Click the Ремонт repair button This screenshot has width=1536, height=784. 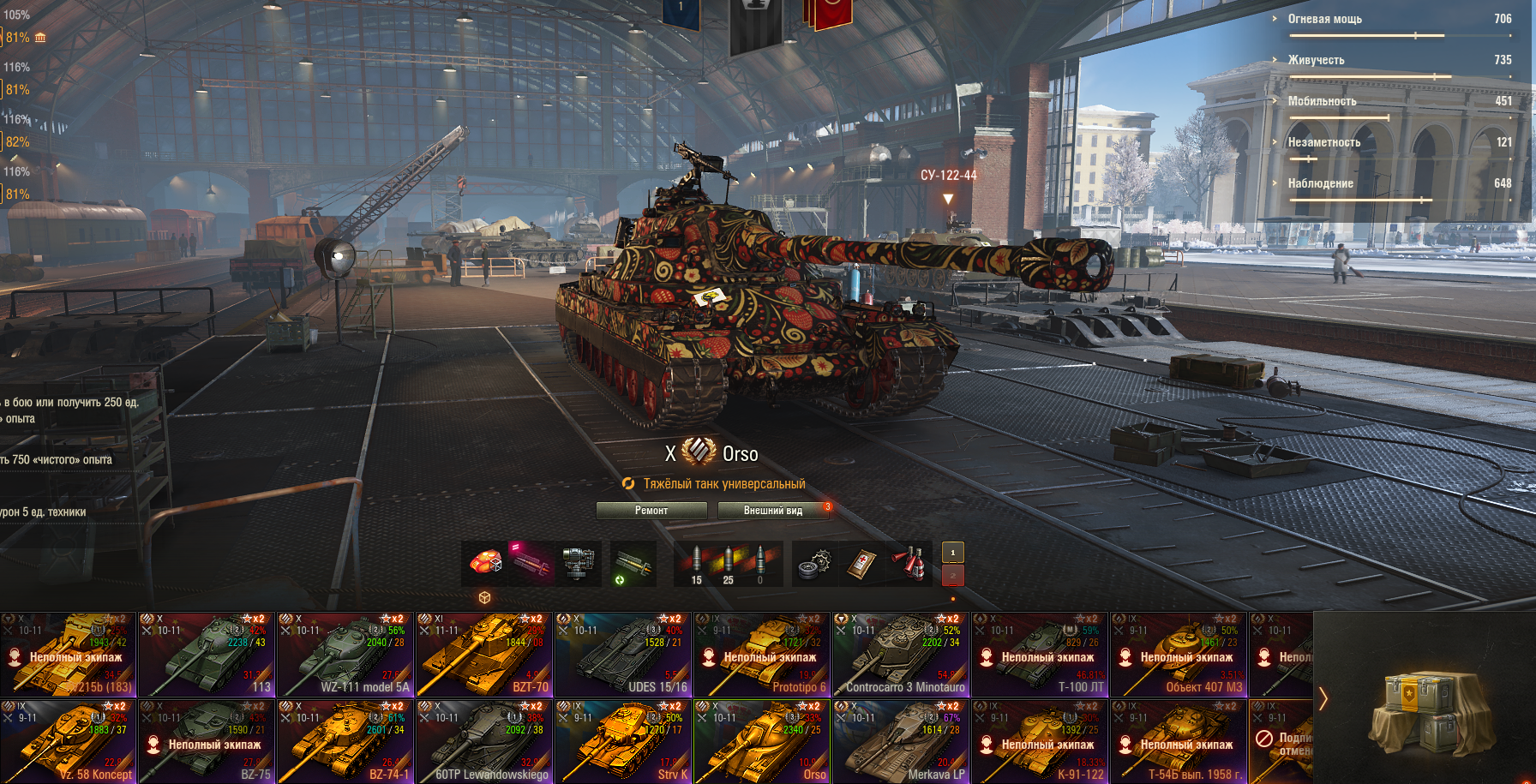click(x=651, y=511)
